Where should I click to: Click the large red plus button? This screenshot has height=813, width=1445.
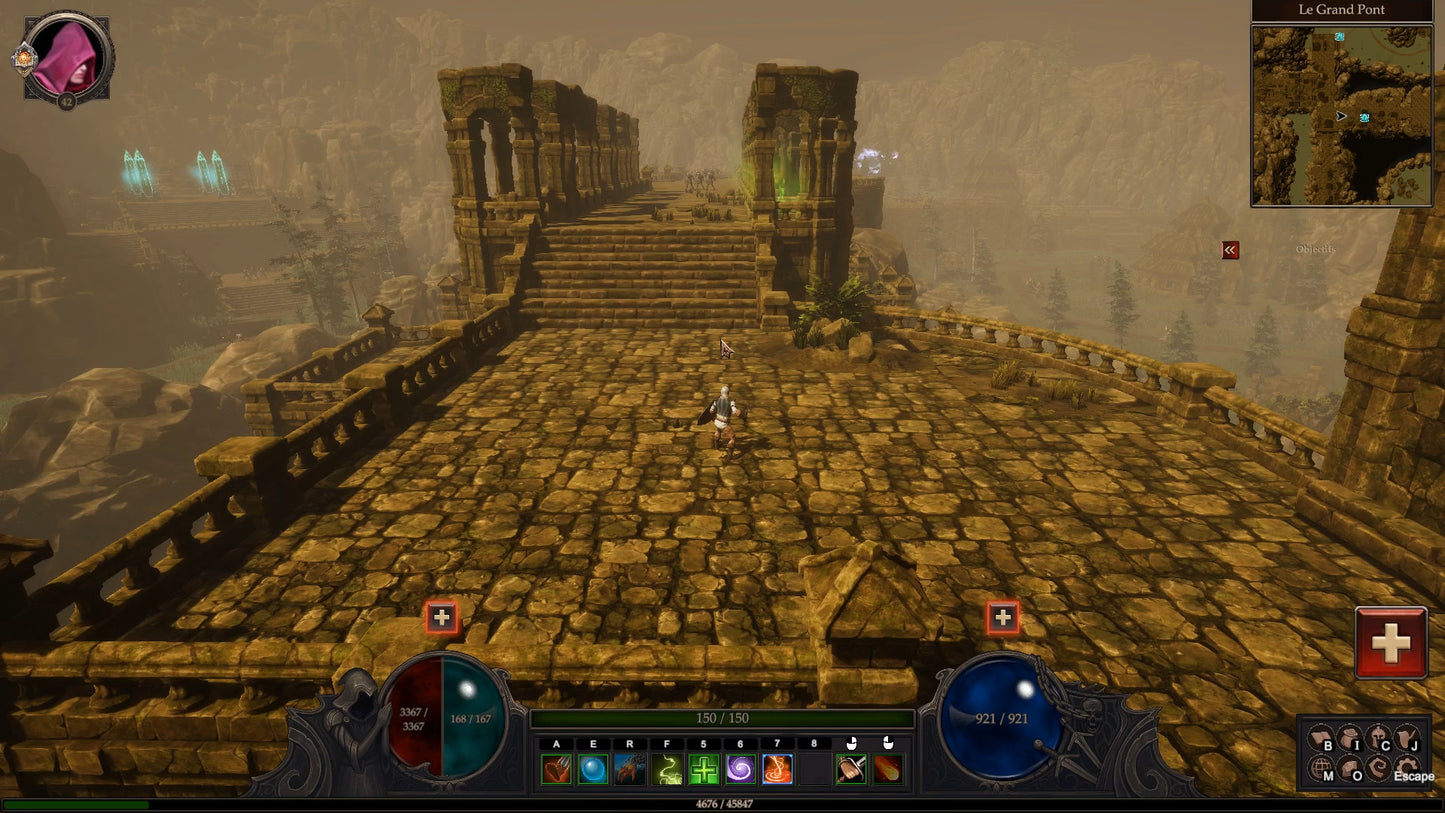(x=1390, y=643)
